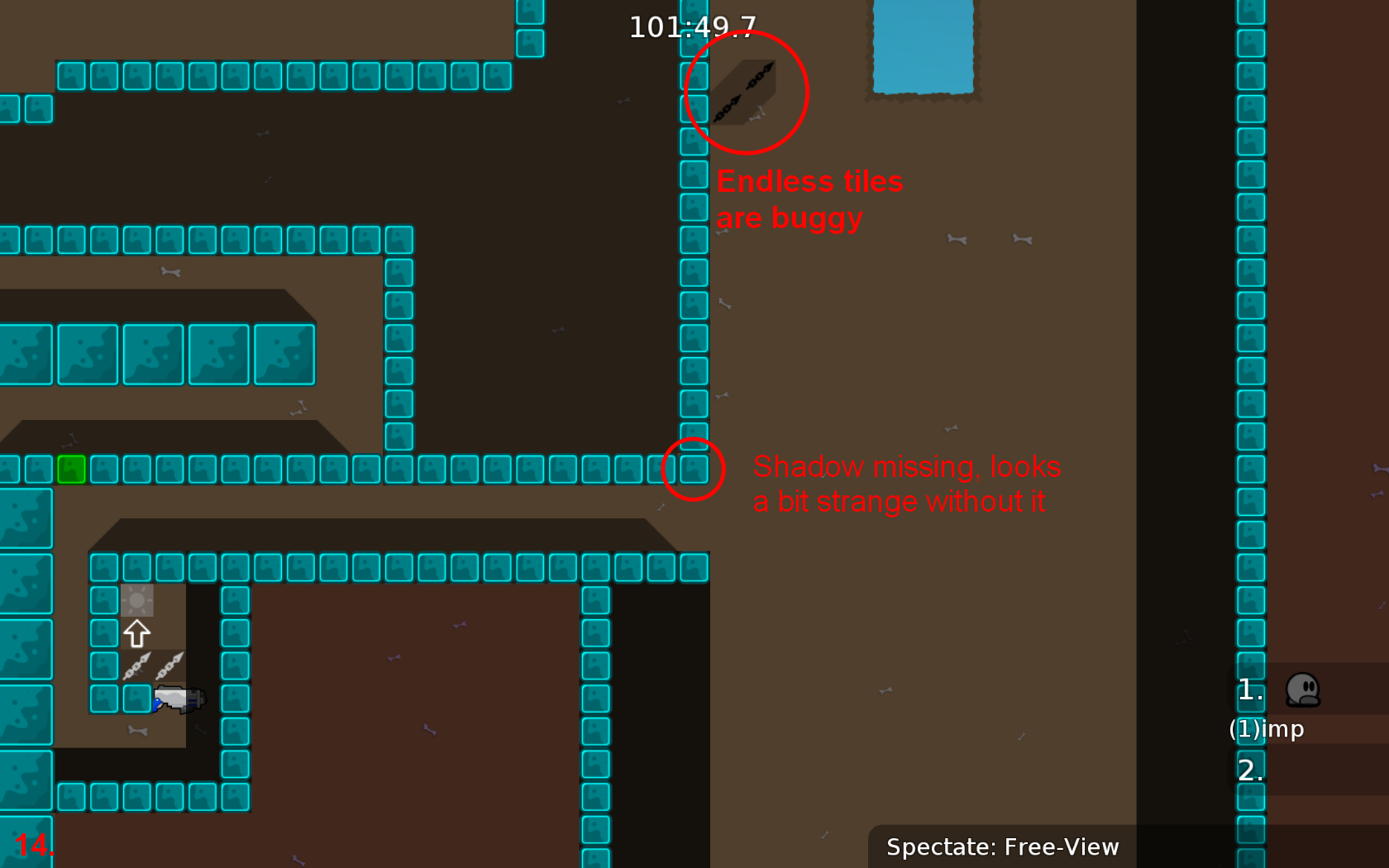Click the circled tile missing its shadow
1389x868 pixels.
coord(693,469)
